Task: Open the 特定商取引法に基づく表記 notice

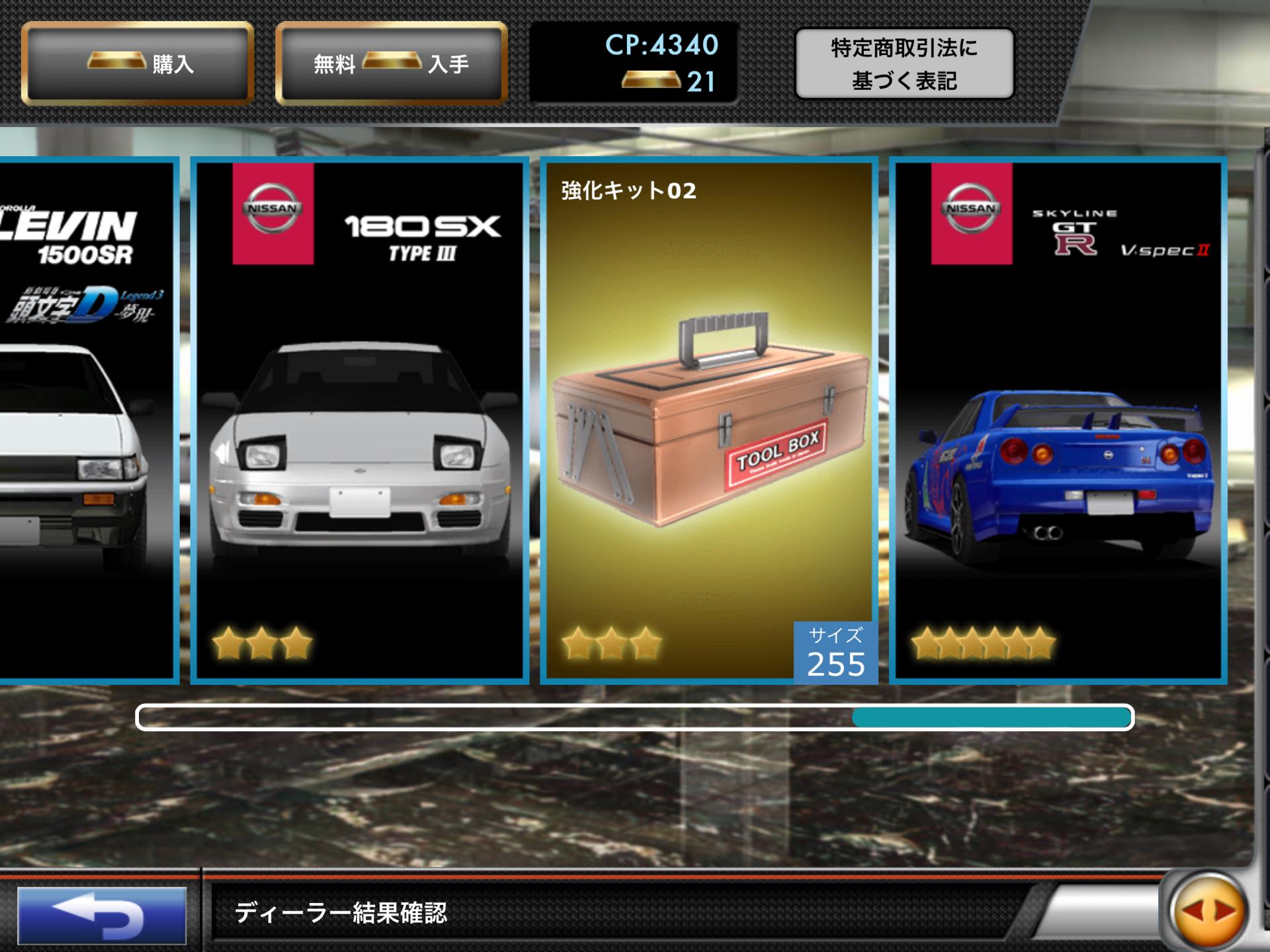Action: click(904, 64)
